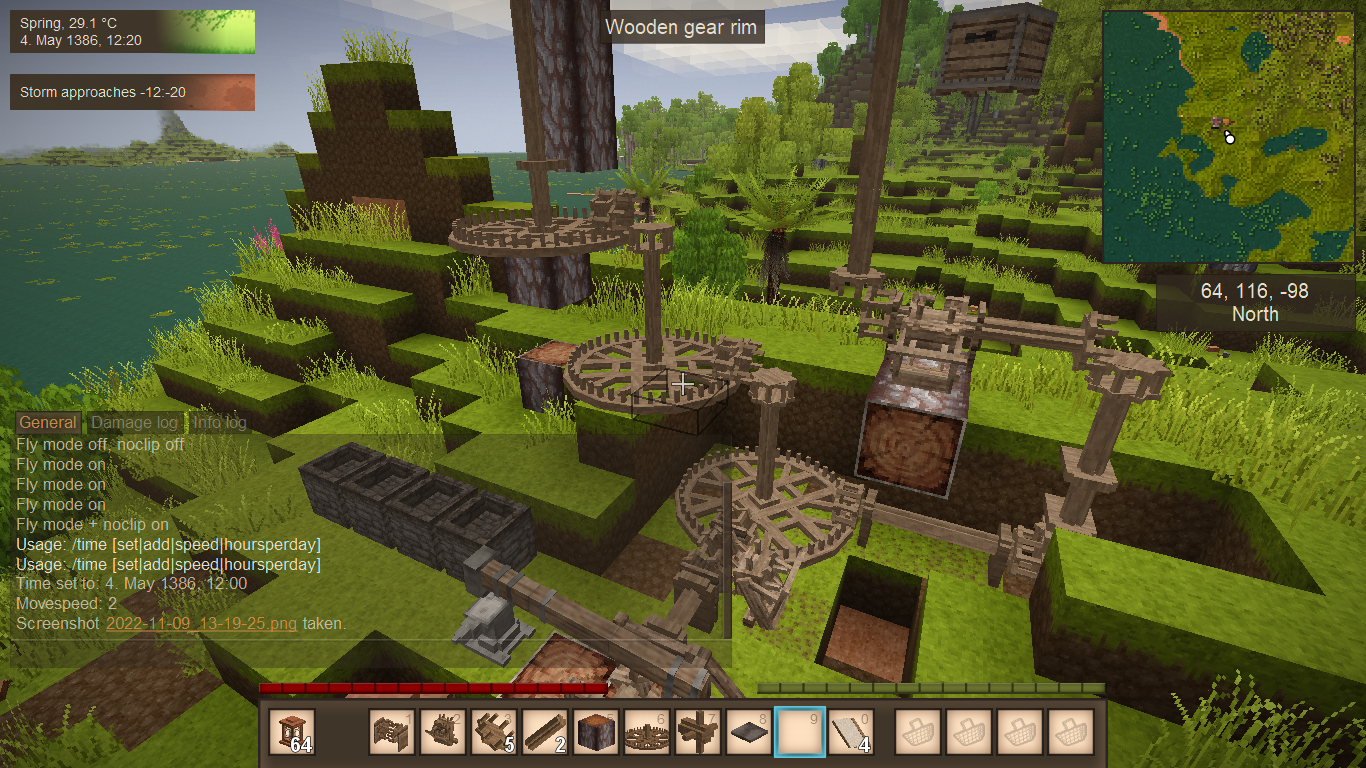This screenshot has height=768, width=1366.
Task: Show the Info log tab
Action: click(x=220, y=423)
